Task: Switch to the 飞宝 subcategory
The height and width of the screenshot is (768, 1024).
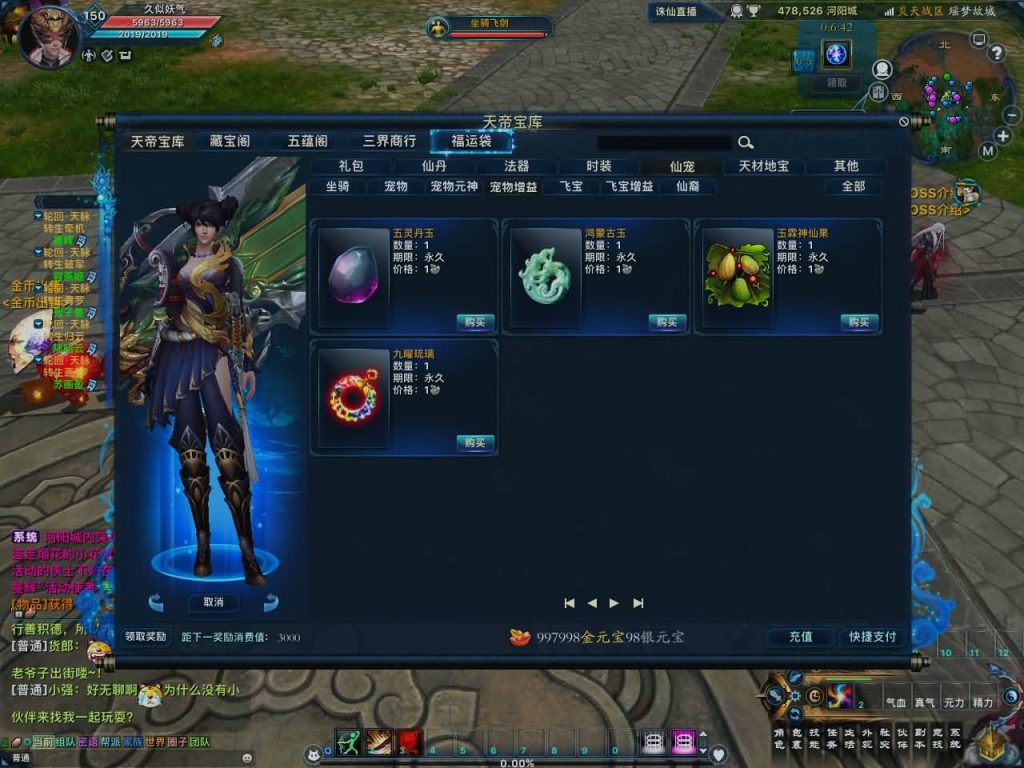Action: [571, 186]
